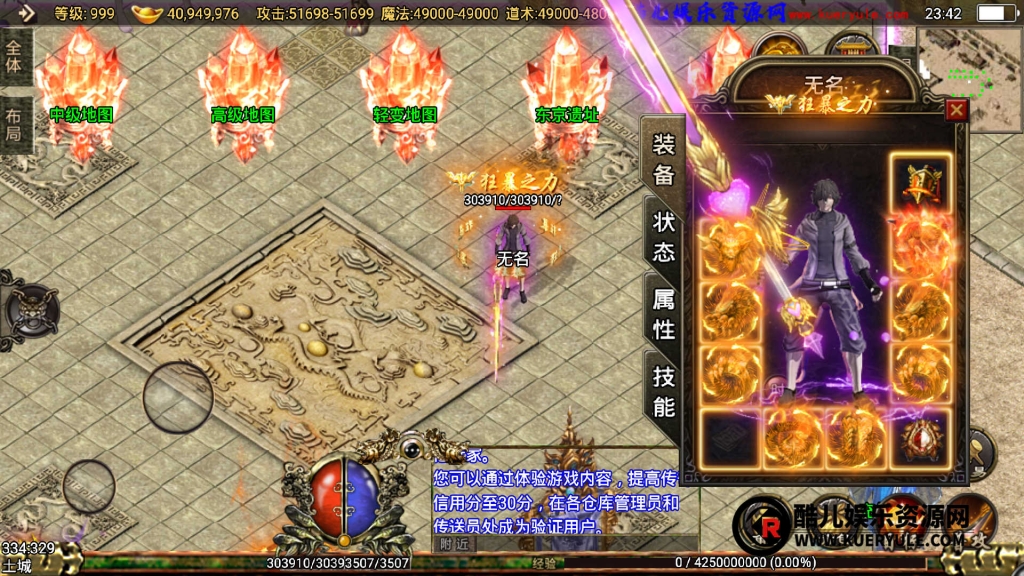
Task: Open the 状态 status tab
Action: pos(664,237)
